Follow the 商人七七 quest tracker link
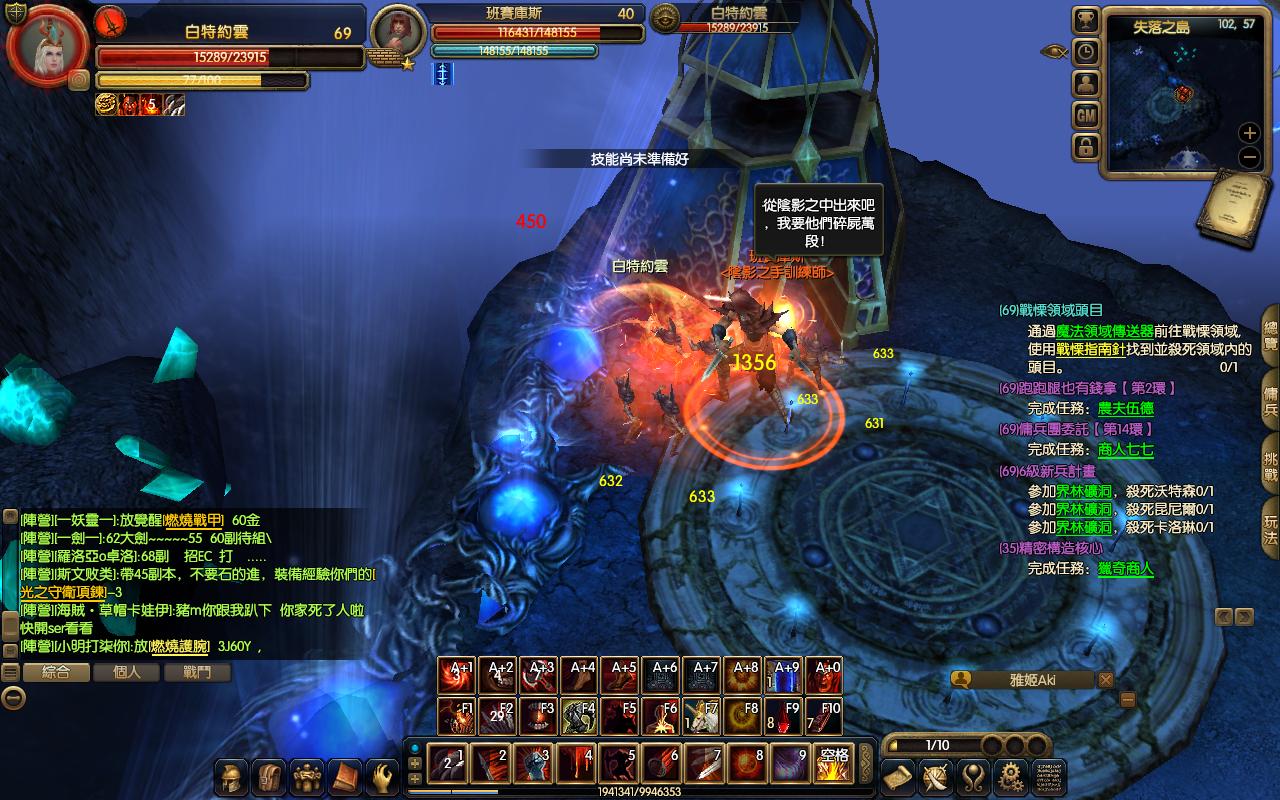 click(x=1126, y=450)
